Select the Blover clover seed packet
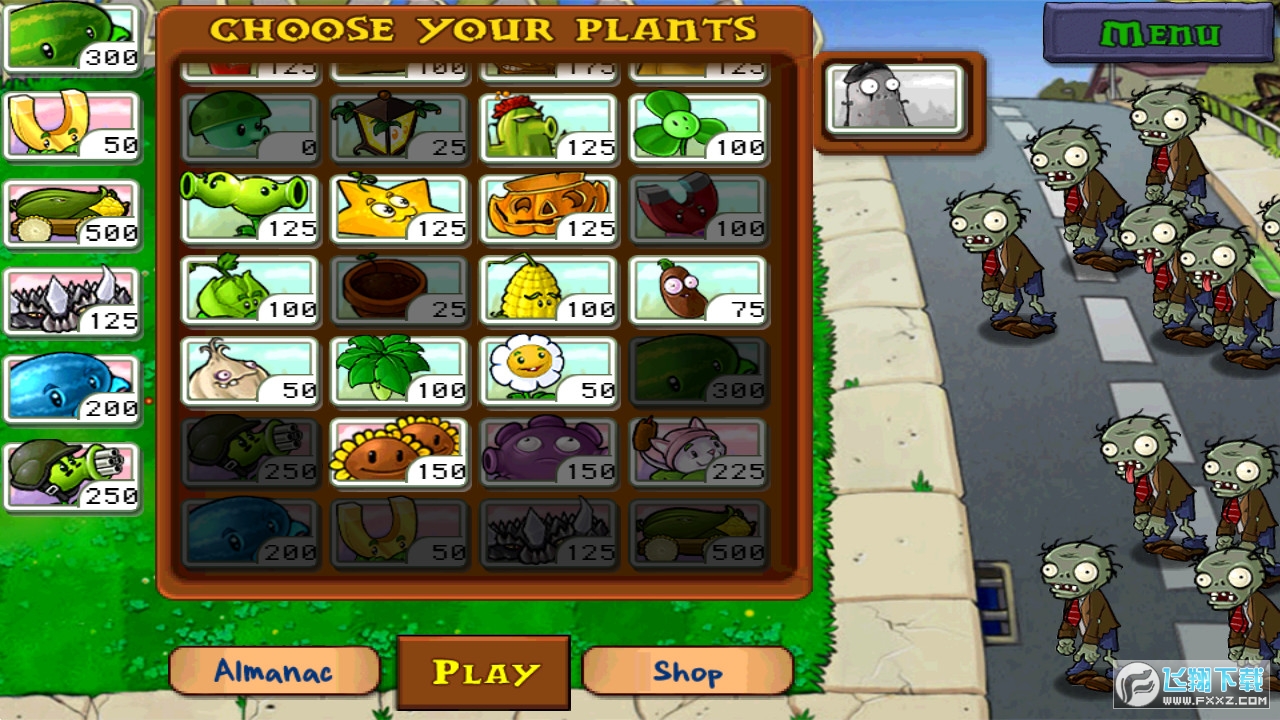The height and width of the screenshot is (720, 1280). (x=697, y=128)
